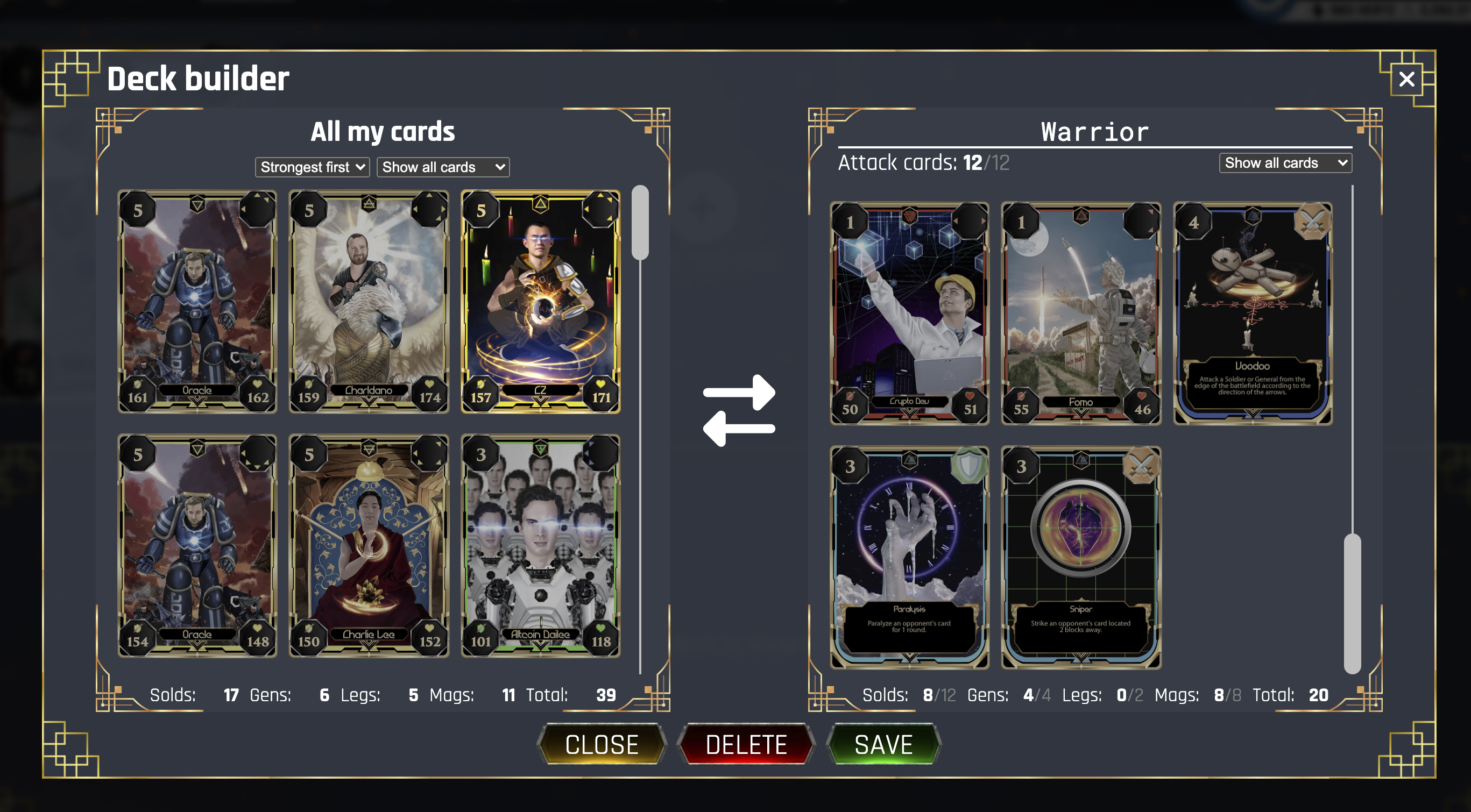Open the All my cards filter dropdown

coord(443,167)
